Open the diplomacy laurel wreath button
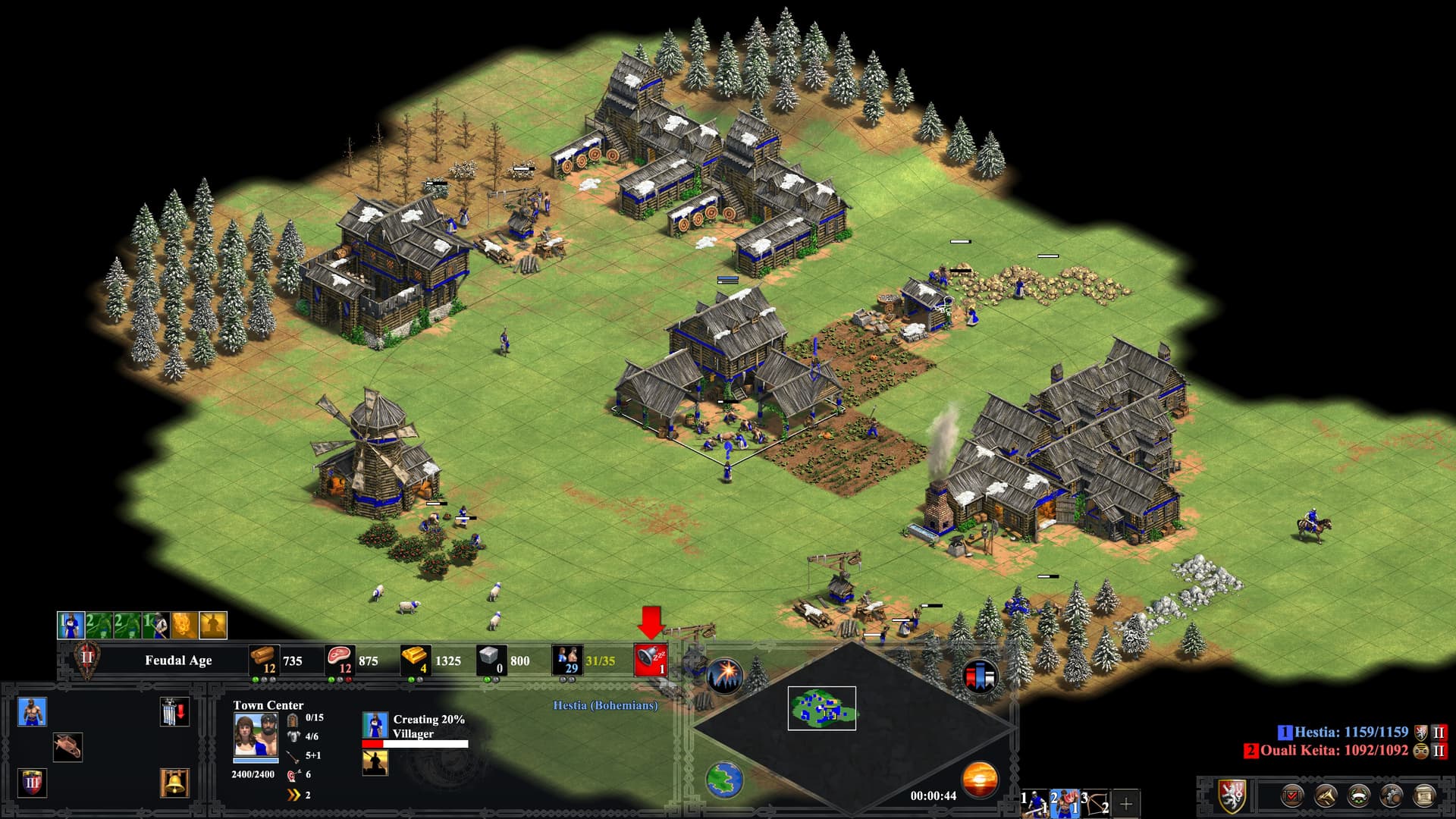Image resolution: width=1456 pixels, height=819 pixels. pyautogui.click(x=1358, y=796)
